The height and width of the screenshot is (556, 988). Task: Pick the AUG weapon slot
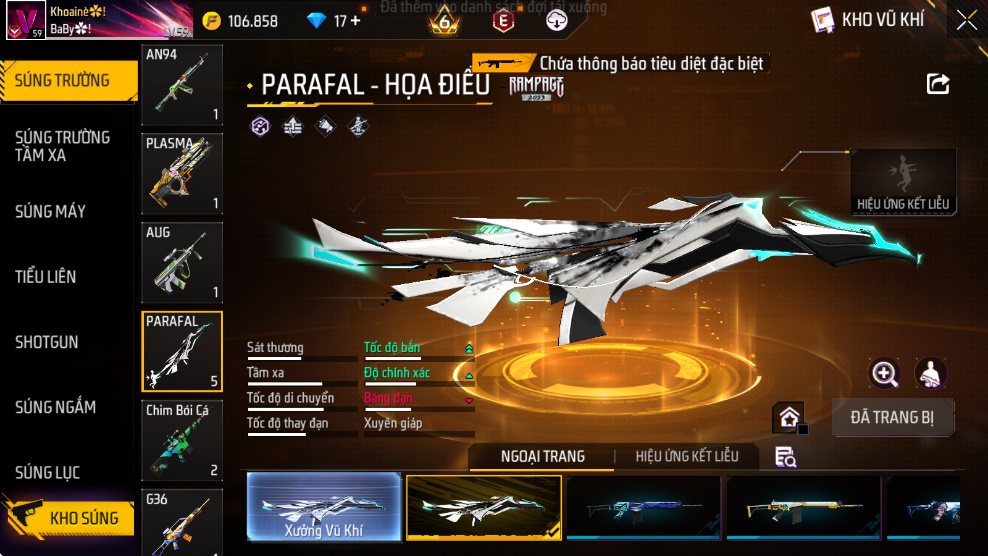click(182, 262)
